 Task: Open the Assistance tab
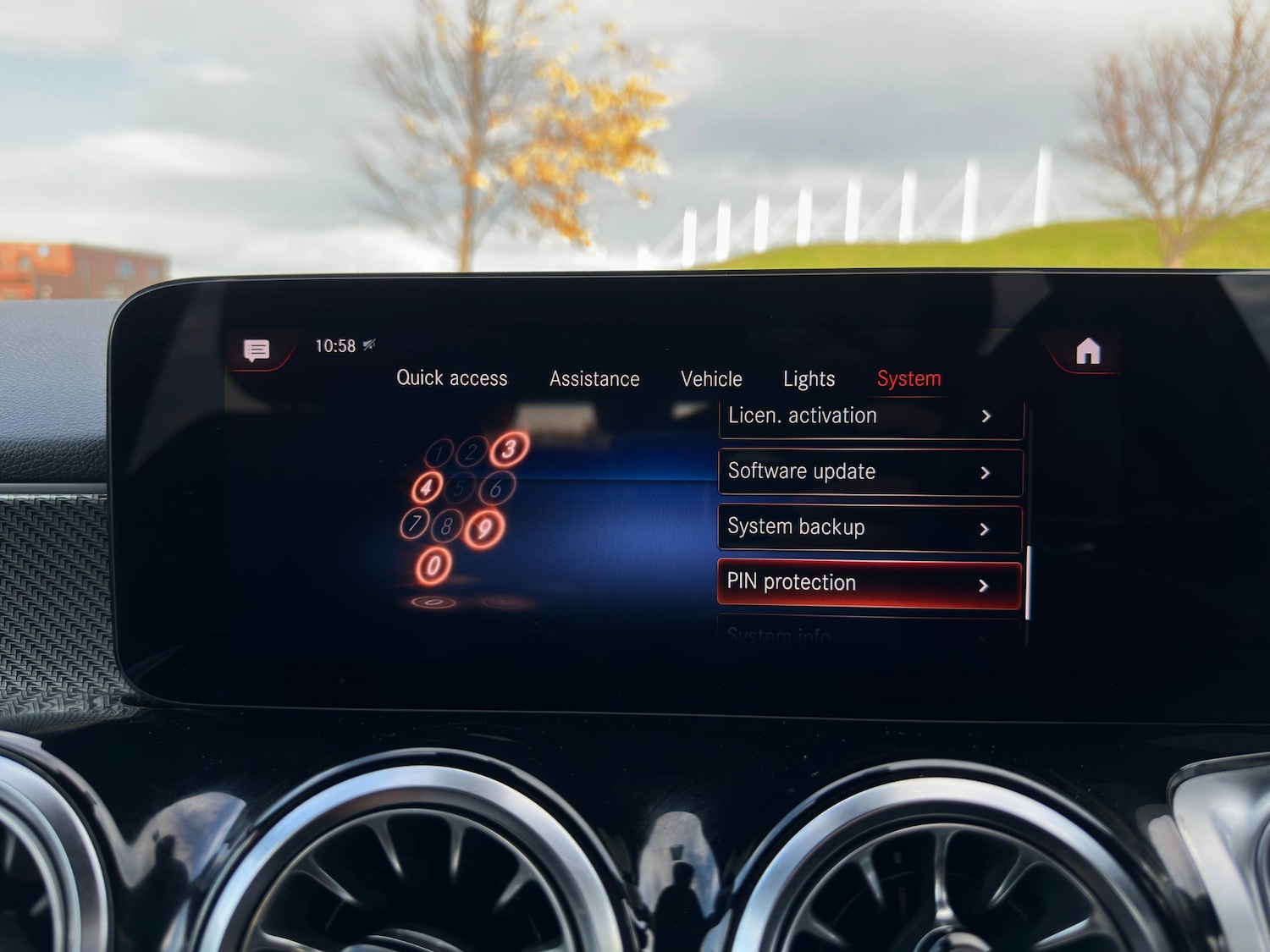594,379
